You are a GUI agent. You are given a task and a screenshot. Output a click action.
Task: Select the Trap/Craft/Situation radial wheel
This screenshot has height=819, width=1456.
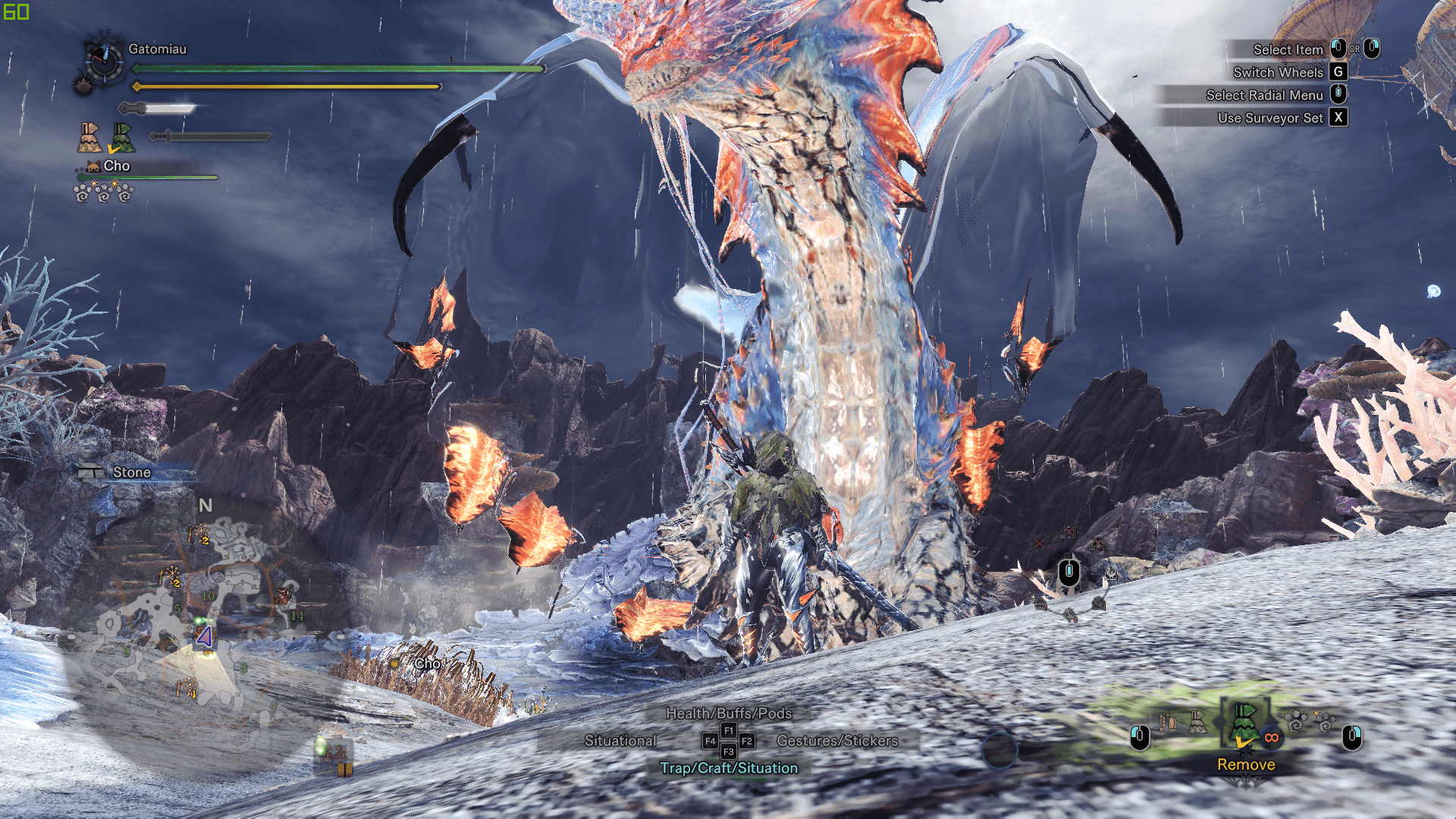(728, 768)
